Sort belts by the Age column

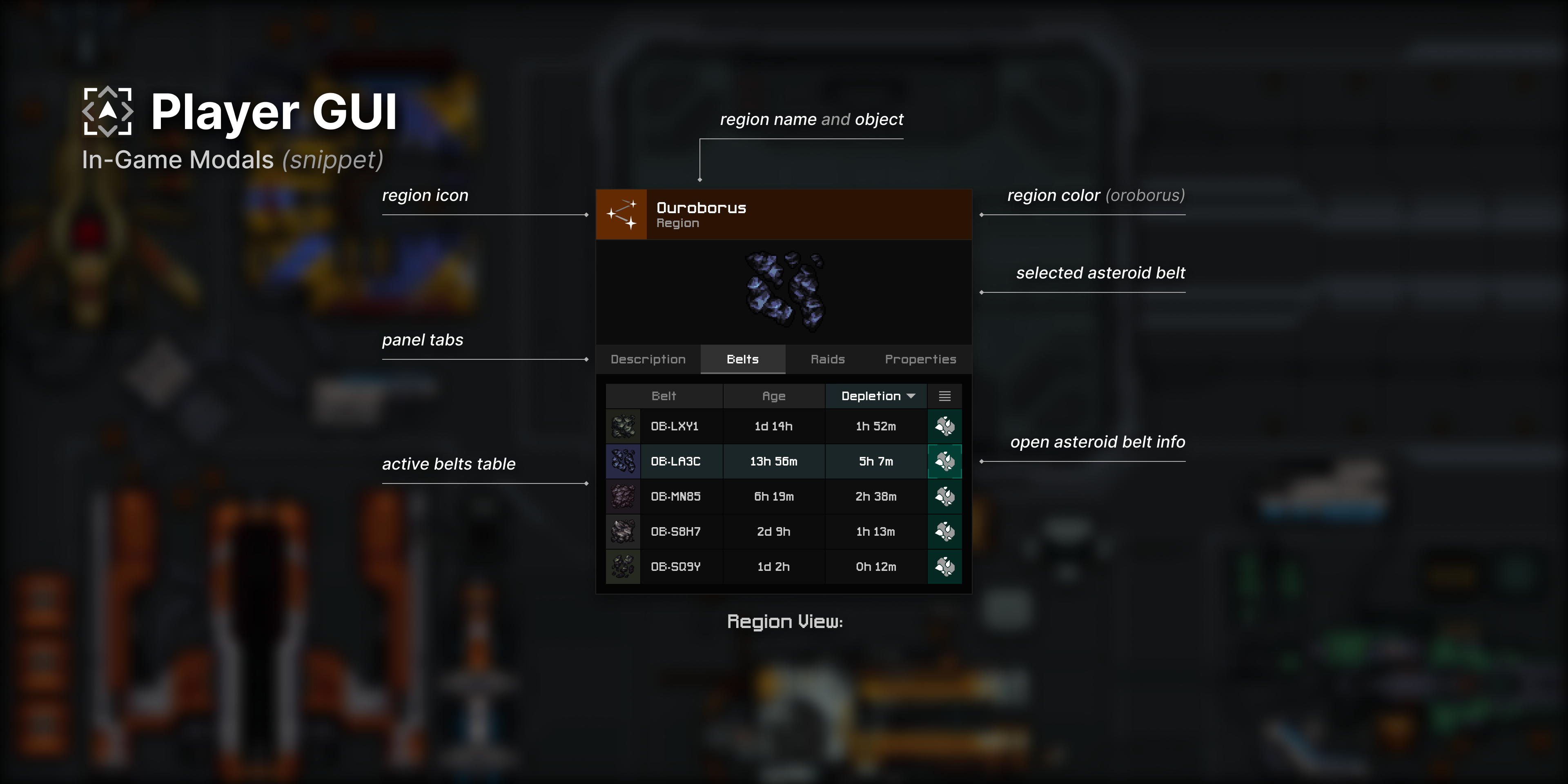[x=773, y=396]
